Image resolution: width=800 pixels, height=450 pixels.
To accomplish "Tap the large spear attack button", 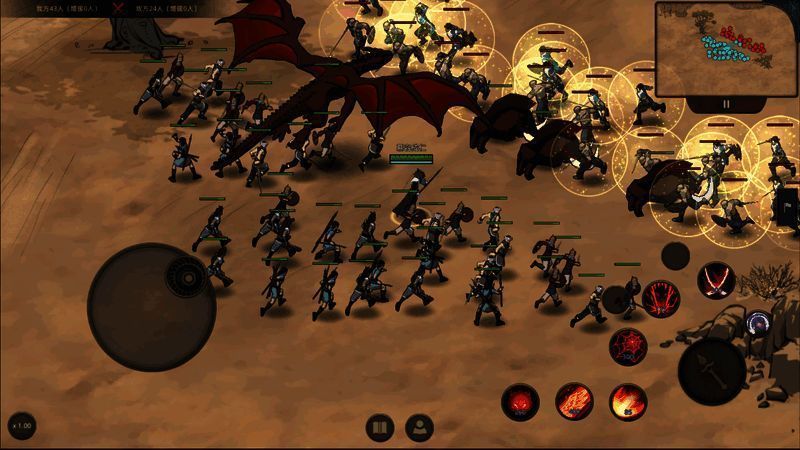I will [x=711, y=372].
